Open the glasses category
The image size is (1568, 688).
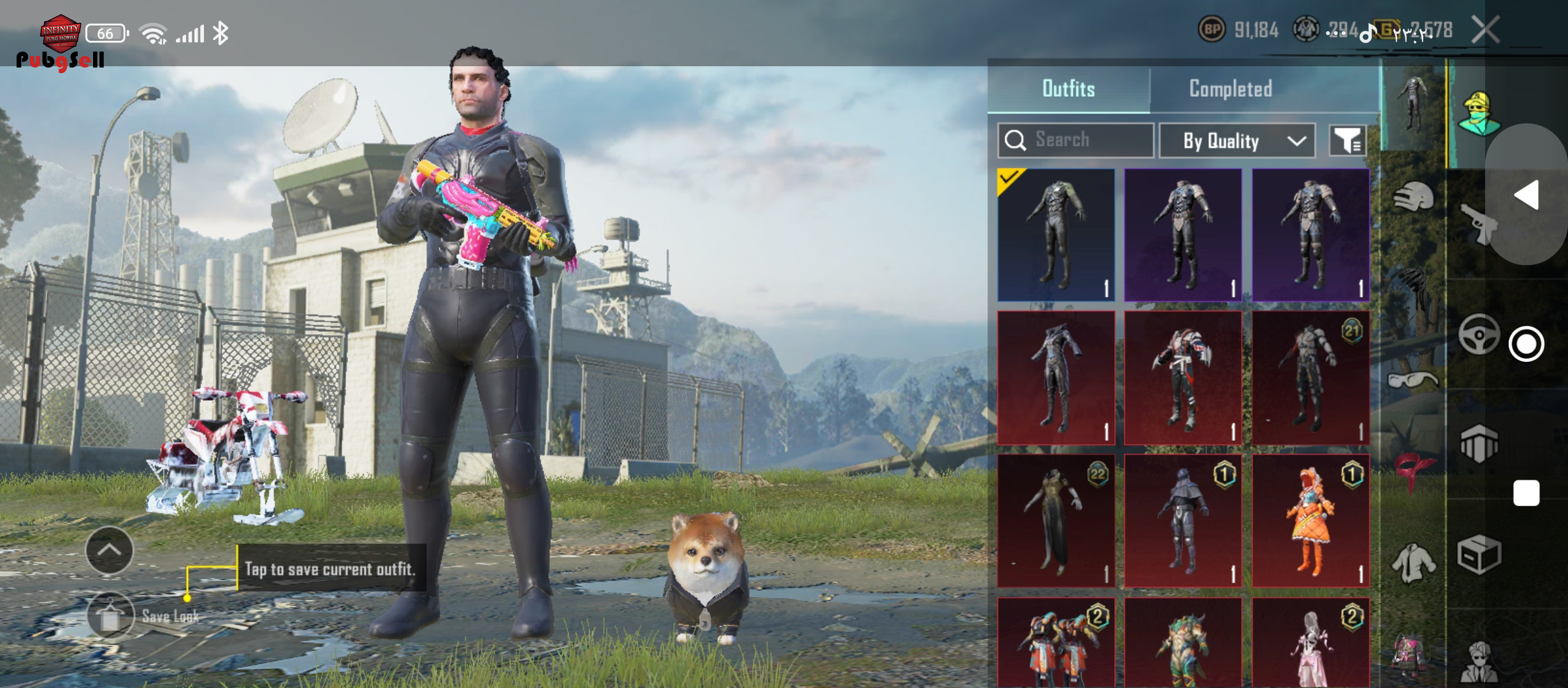pyautogui.click(x=1414, y=381)
